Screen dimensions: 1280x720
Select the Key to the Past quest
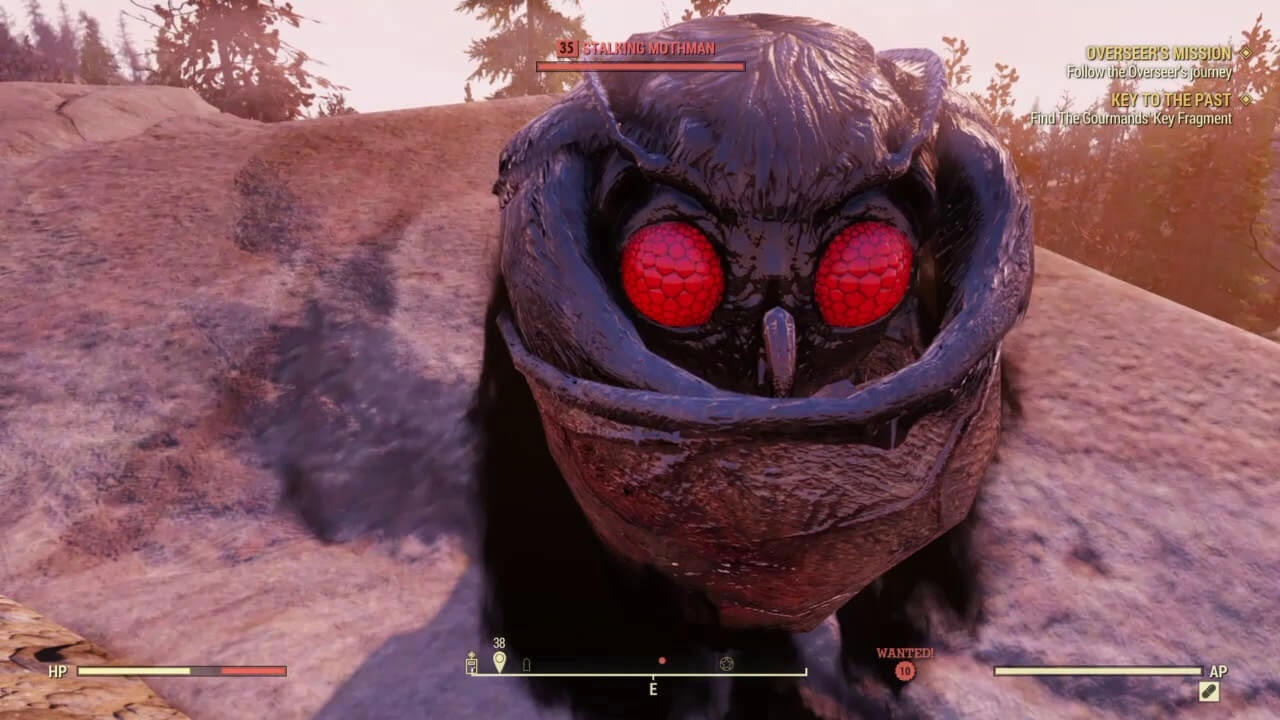[x=1170, y=100]
